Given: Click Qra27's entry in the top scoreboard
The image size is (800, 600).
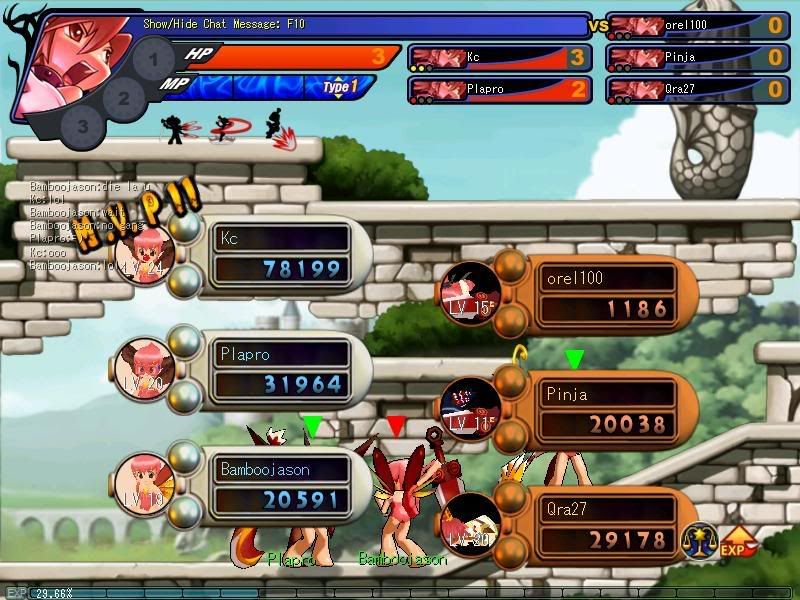Looking at the screenshot, I should click(x=697, y=89).
